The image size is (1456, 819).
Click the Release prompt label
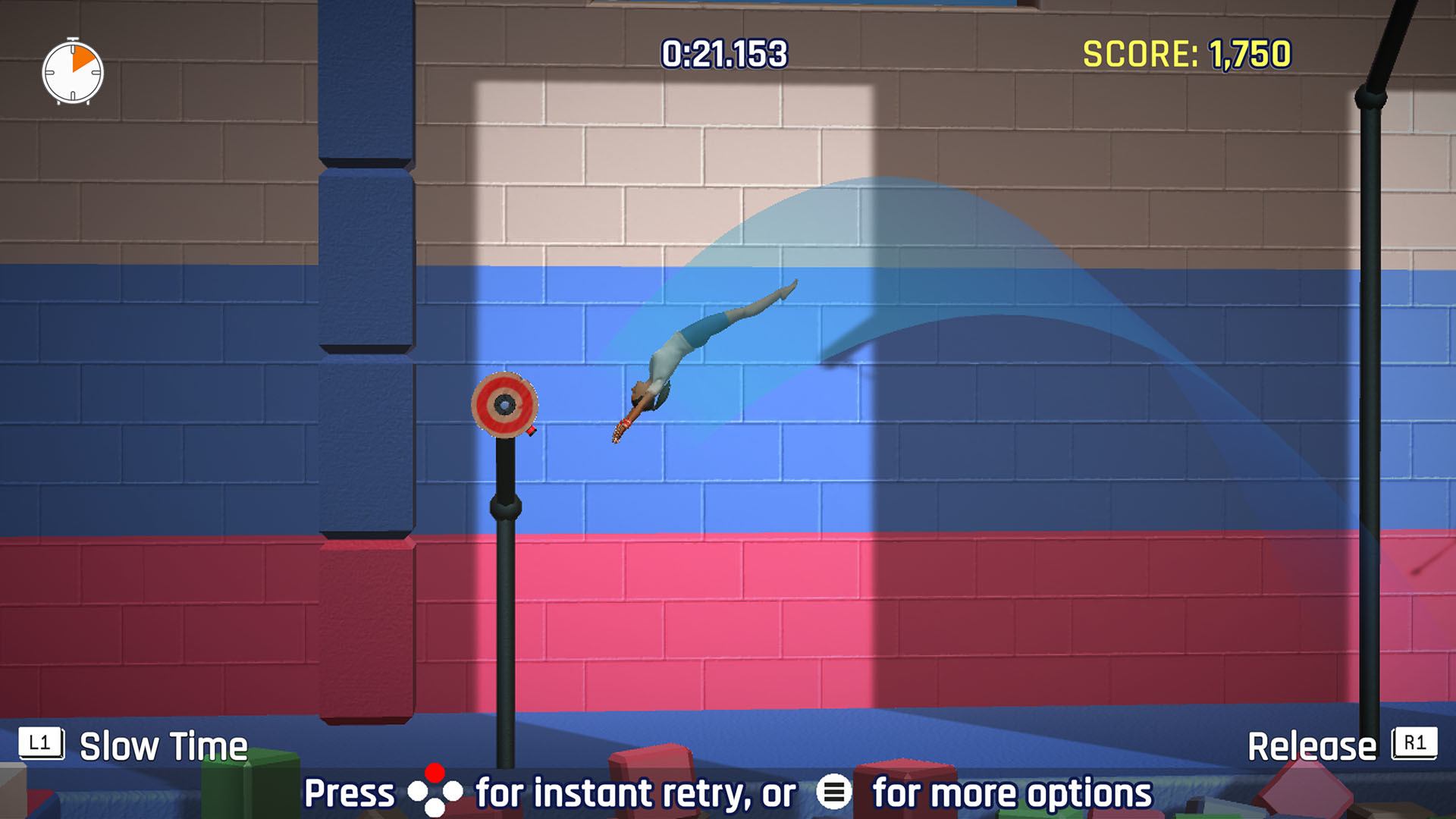point(1312,746)
